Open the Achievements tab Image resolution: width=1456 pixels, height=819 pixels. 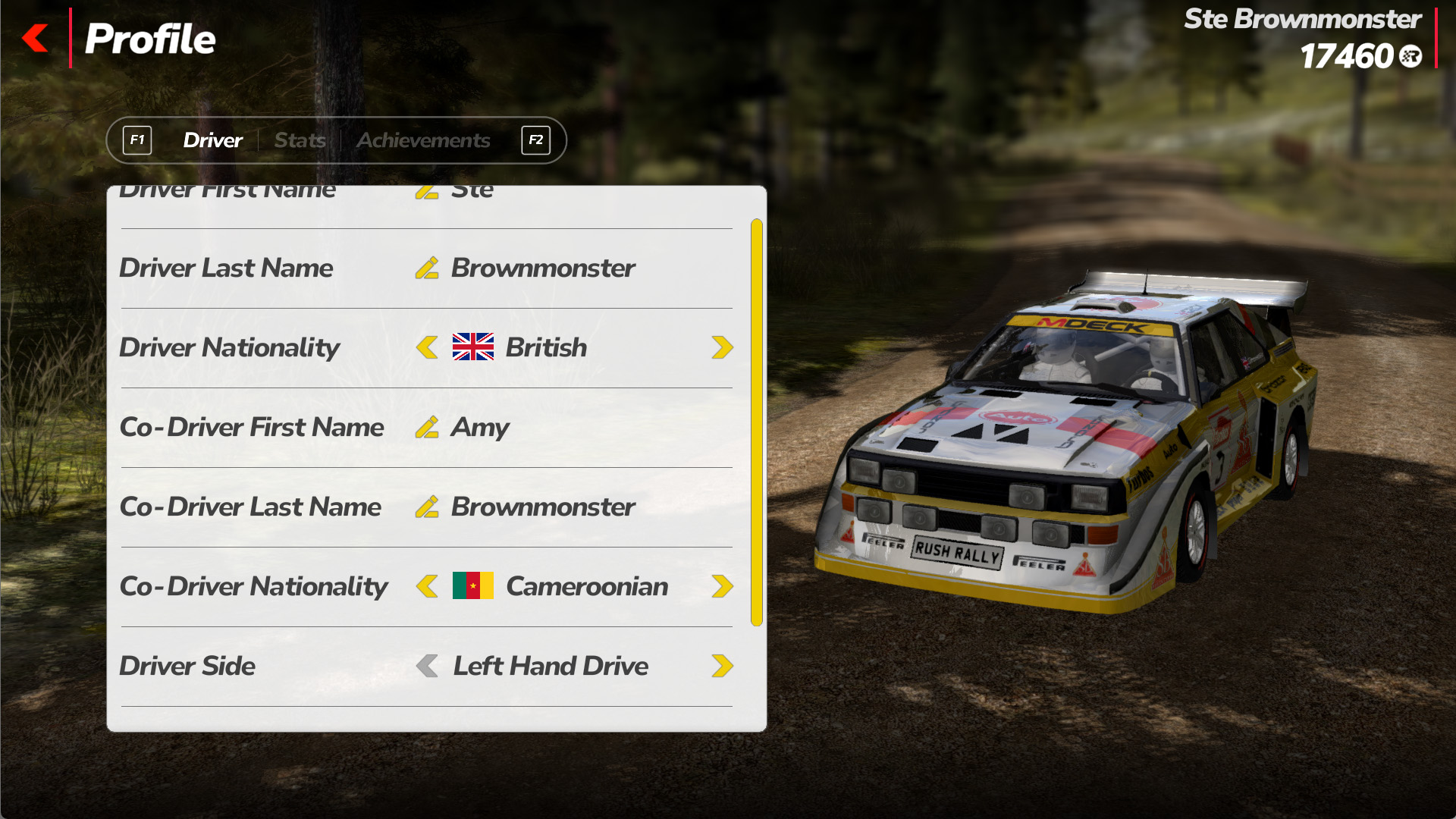click(x=423, y=140)
